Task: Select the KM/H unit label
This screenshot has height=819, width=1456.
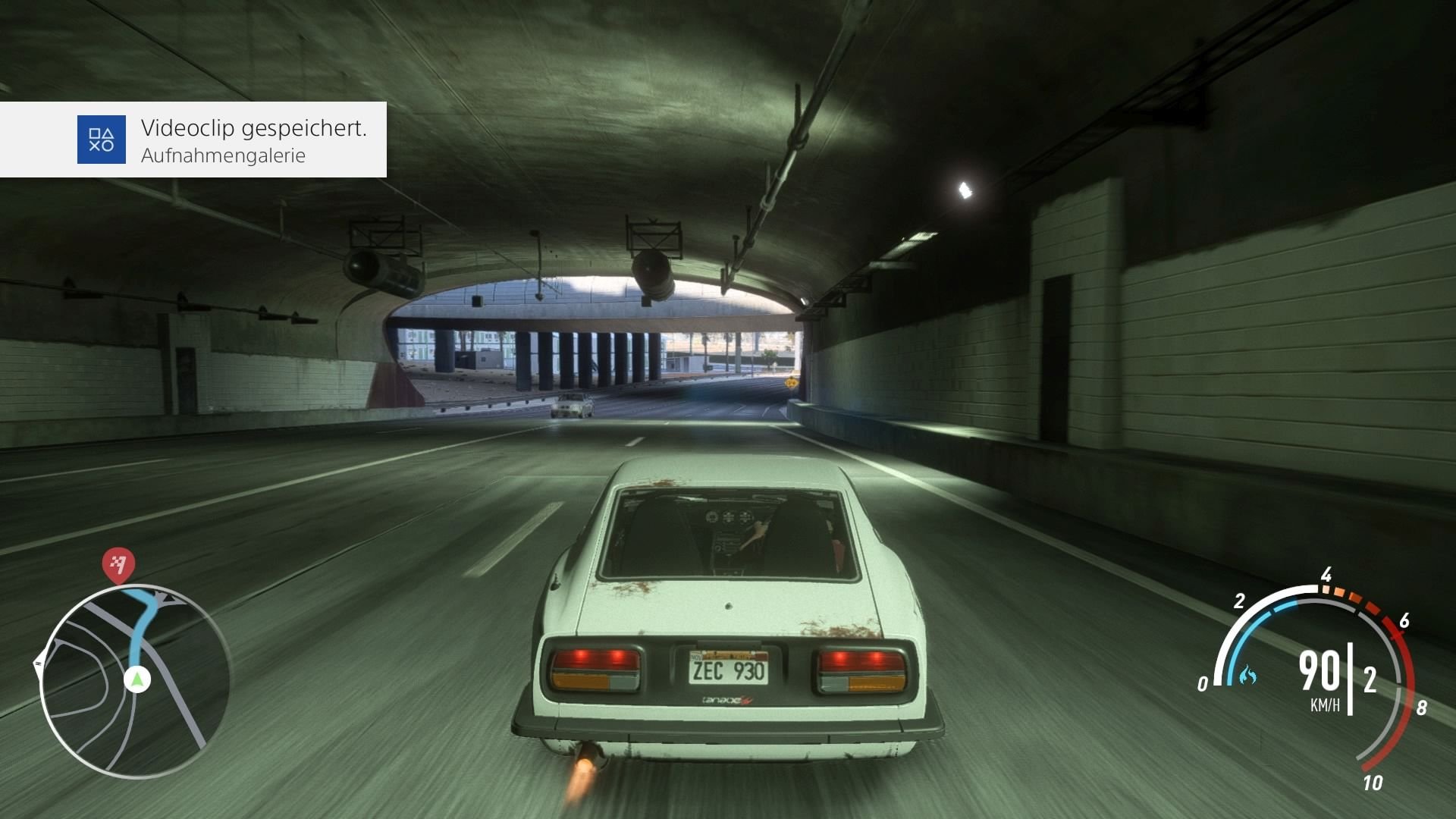Action: point(1326,704)
